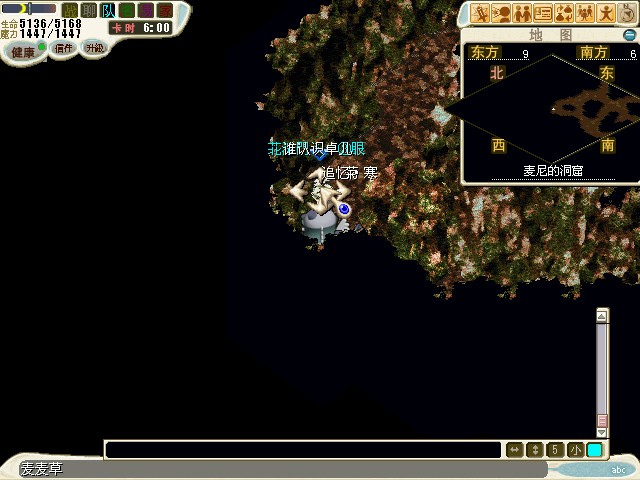The height and width of the screenshot is (480, 640).
Task: Toggle the 家 family button
Action: [127, 9]
